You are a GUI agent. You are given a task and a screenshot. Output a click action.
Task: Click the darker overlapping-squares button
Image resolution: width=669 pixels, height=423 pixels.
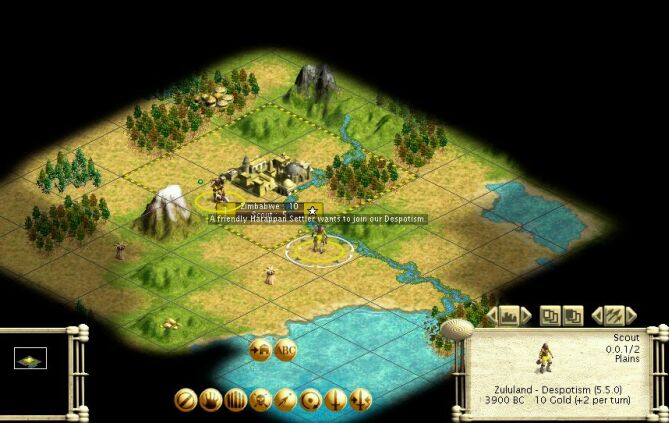click(573, 316)
